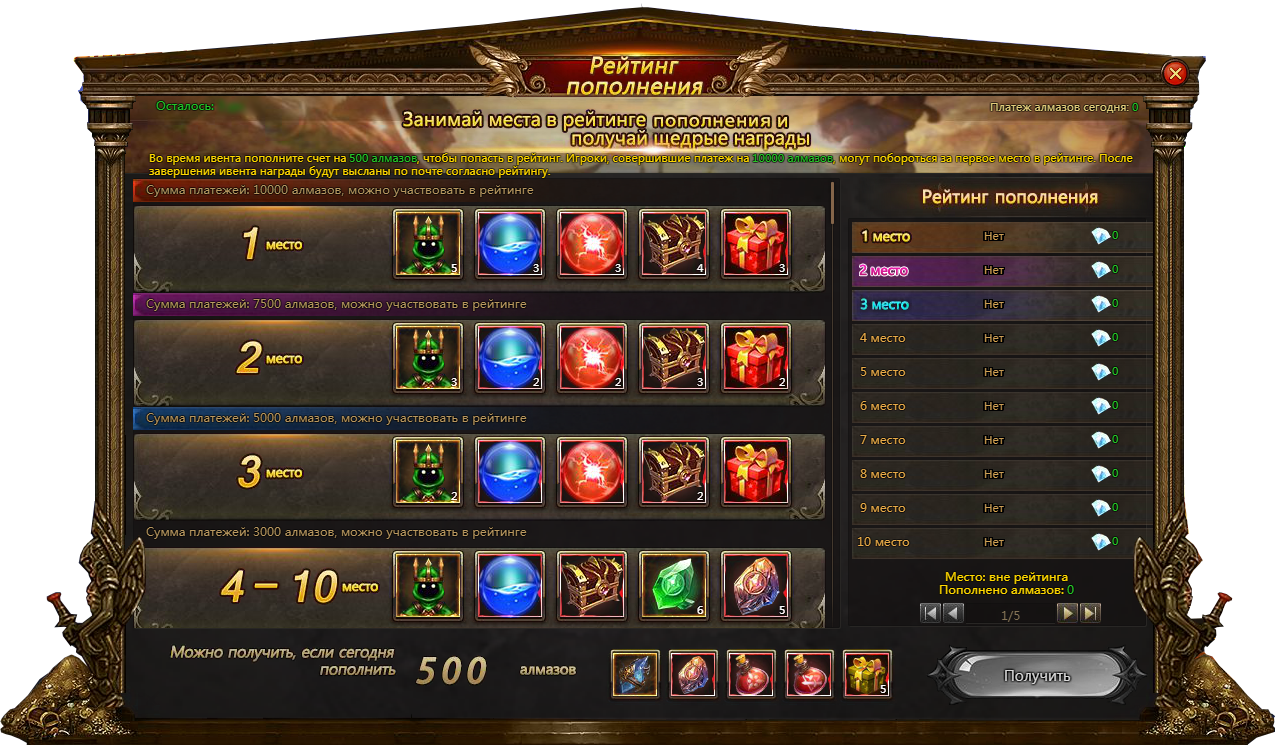
Task: Inspect the golden gift box daily reward
Action: point(867,674)
